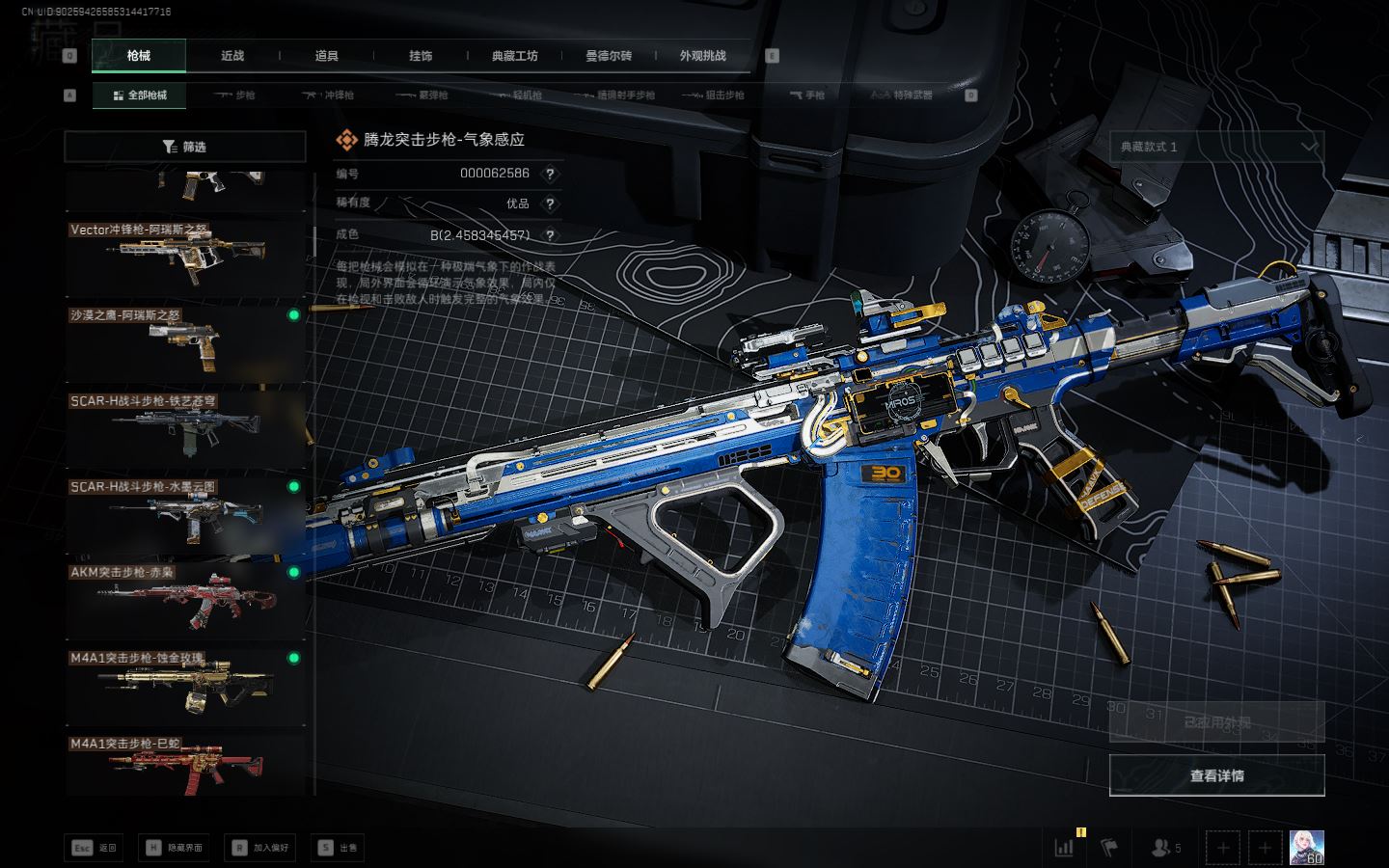Click the 返回 back button
Screen dimensions: 1389x868
(95, 848)
